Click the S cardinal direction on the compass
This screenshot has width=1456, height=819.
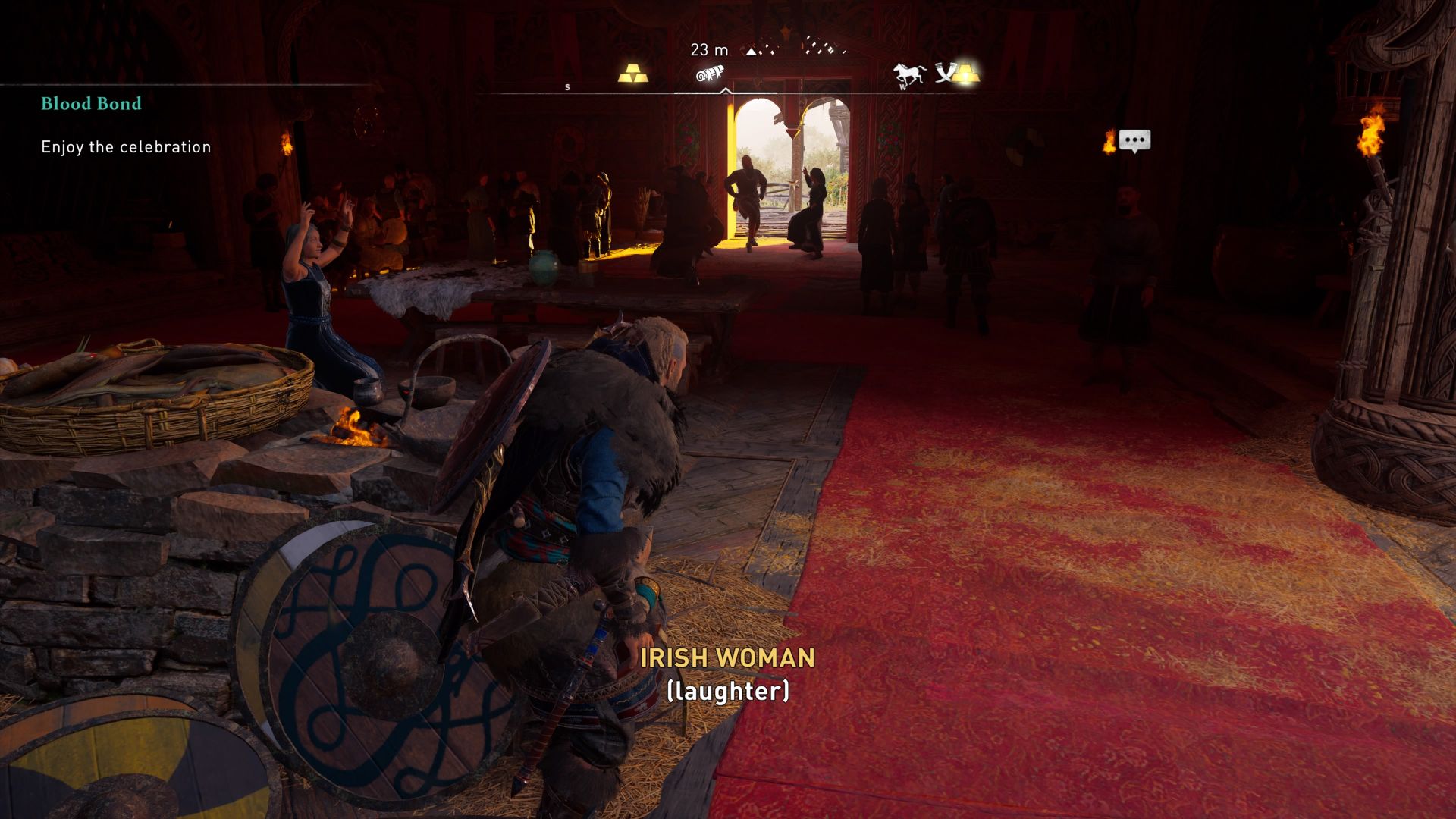tap(566, 87)
